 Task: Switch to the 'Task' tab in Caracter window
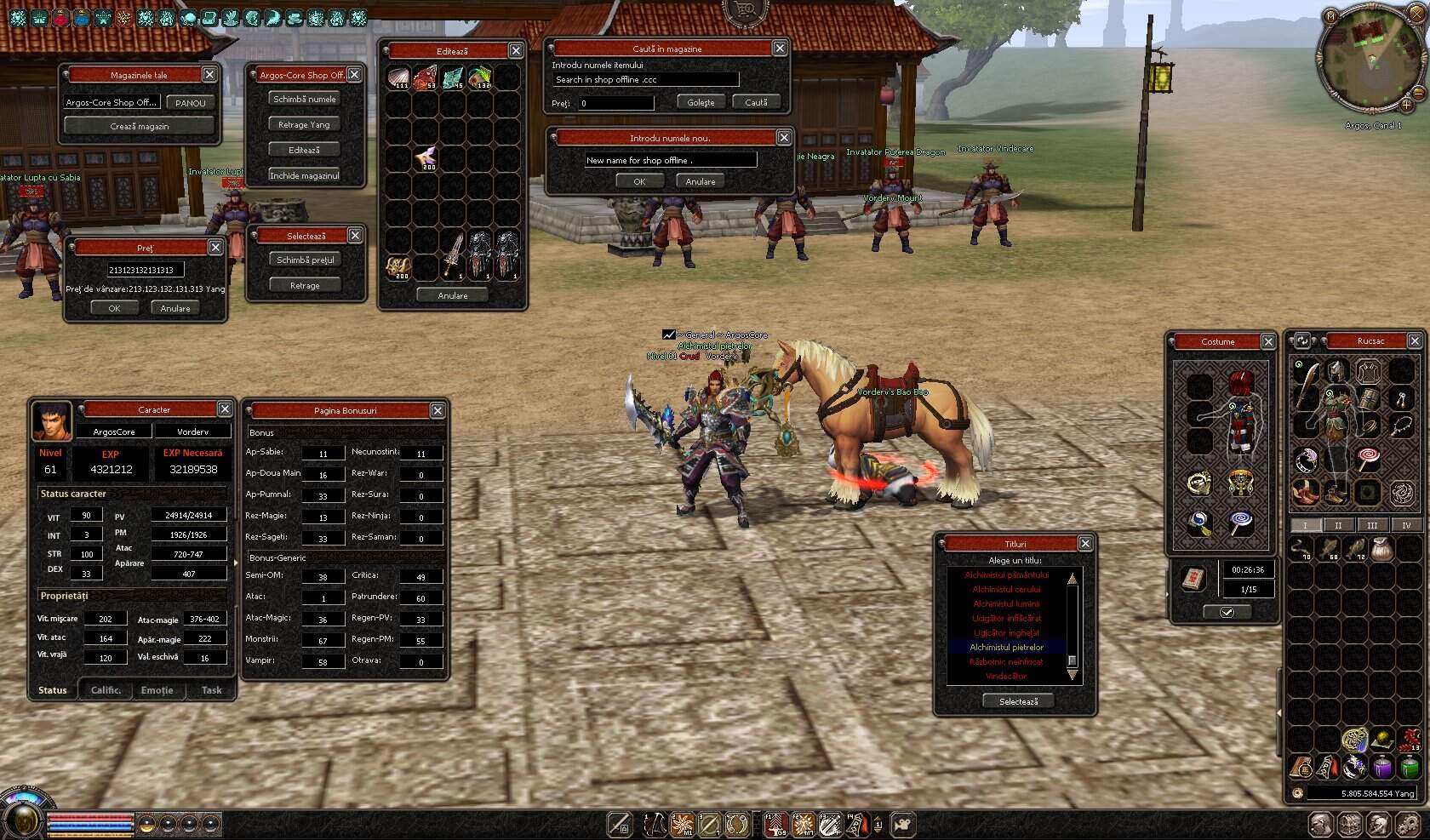[x=210, y=690]
